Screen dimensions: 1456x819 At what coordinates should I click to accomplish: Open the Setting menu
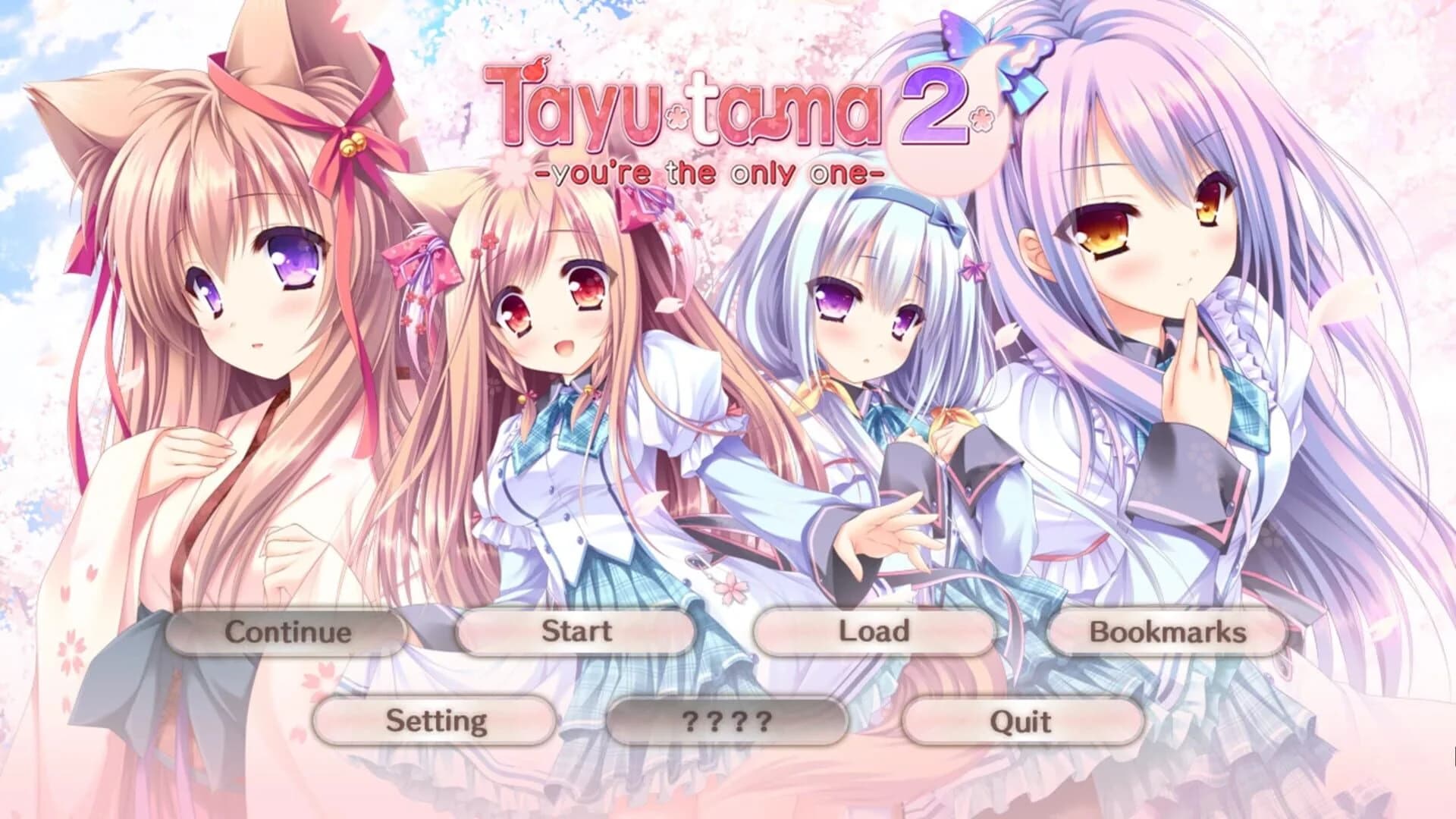click(436, 723)
